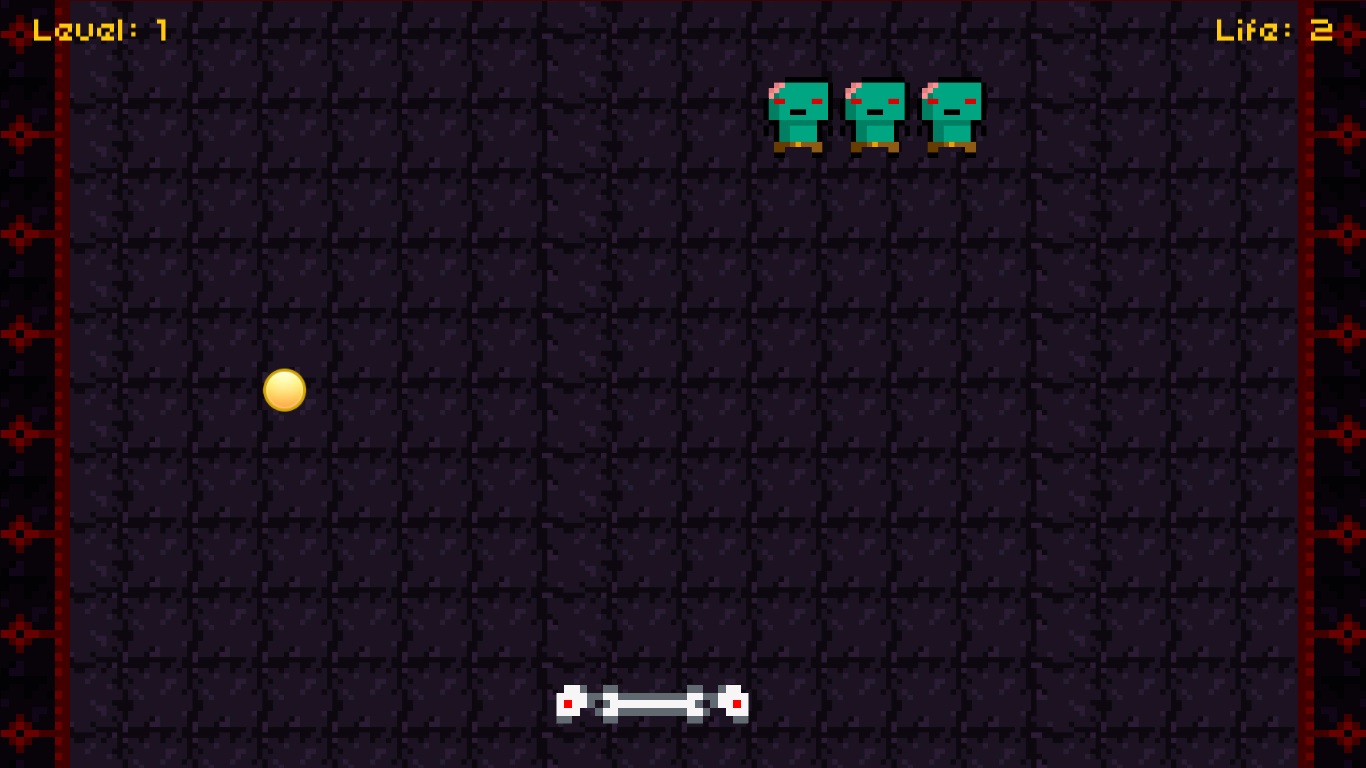1366x768 pixels.
Task: Click the yellow ball
Action: tap(284, 390)
